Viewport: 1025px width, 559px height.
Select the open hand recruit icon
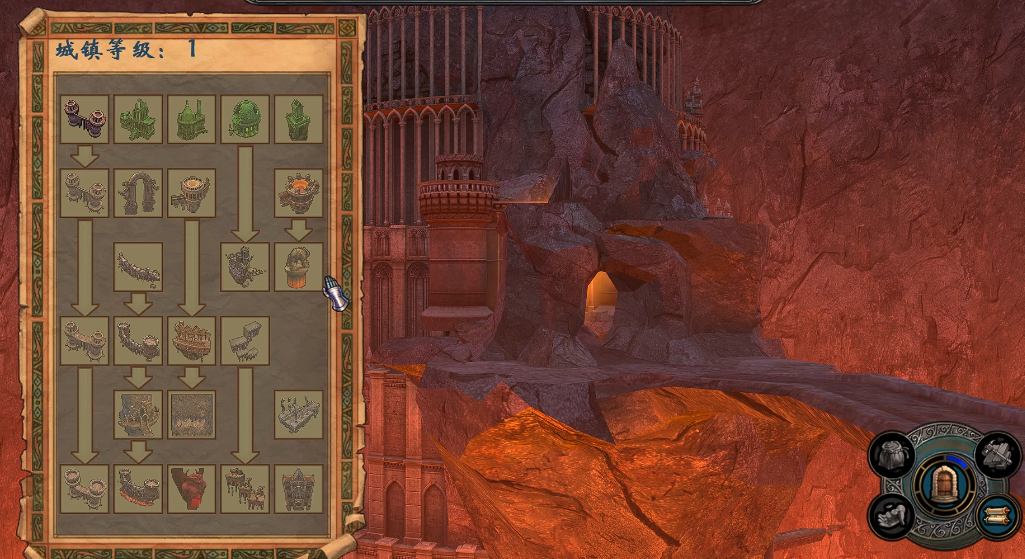[890, 516]
